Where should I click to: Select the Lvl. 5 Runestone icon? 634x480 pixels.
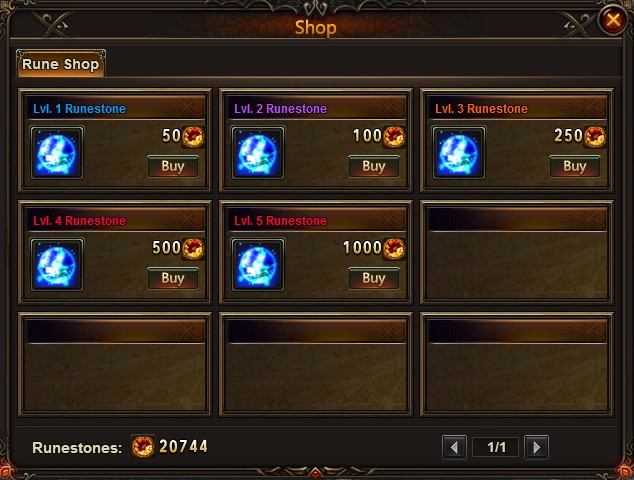[x=259, y=265]
